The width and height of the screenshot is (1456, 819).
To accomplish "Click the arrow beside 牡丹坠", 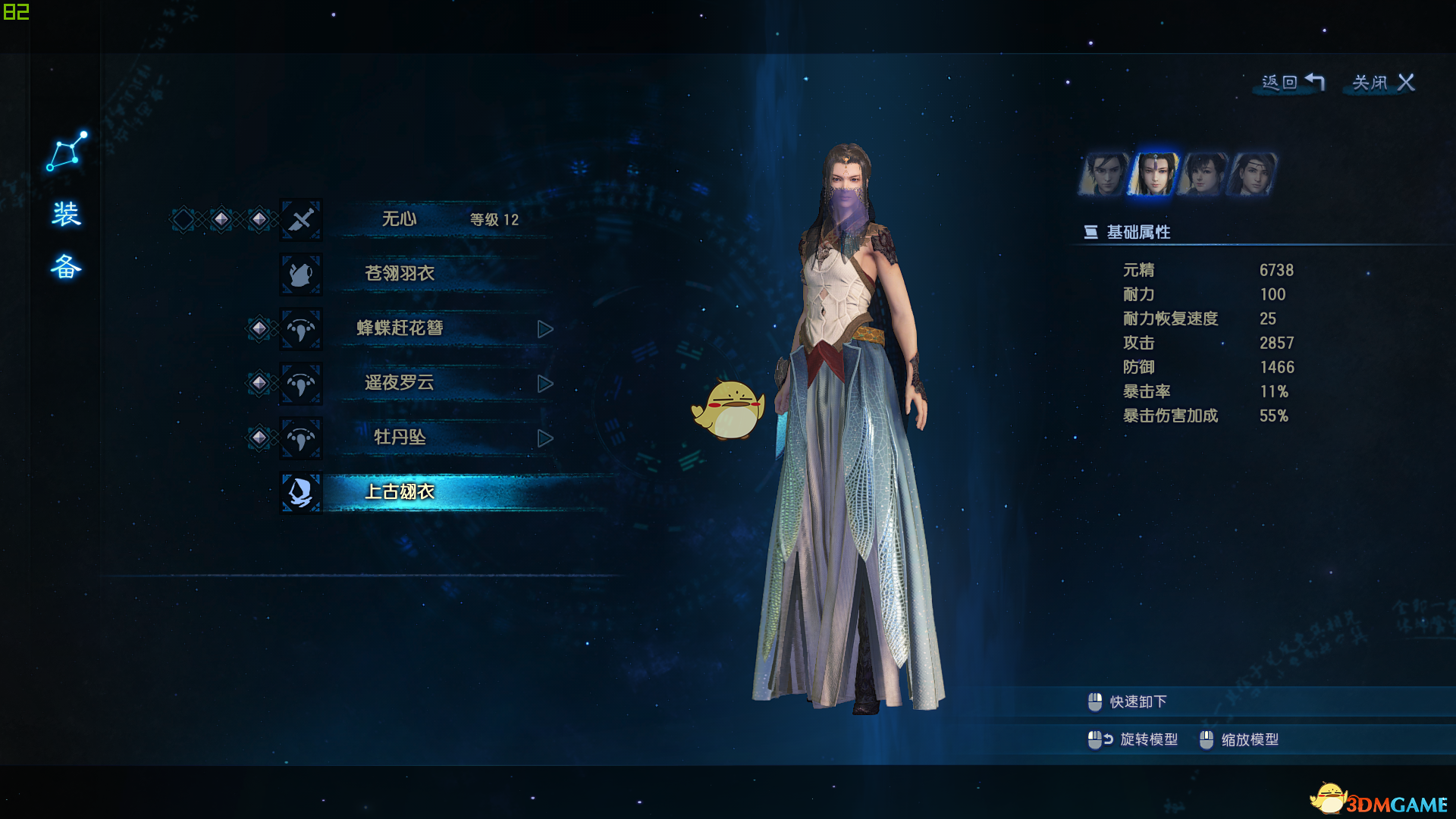I will coord(544,438).
